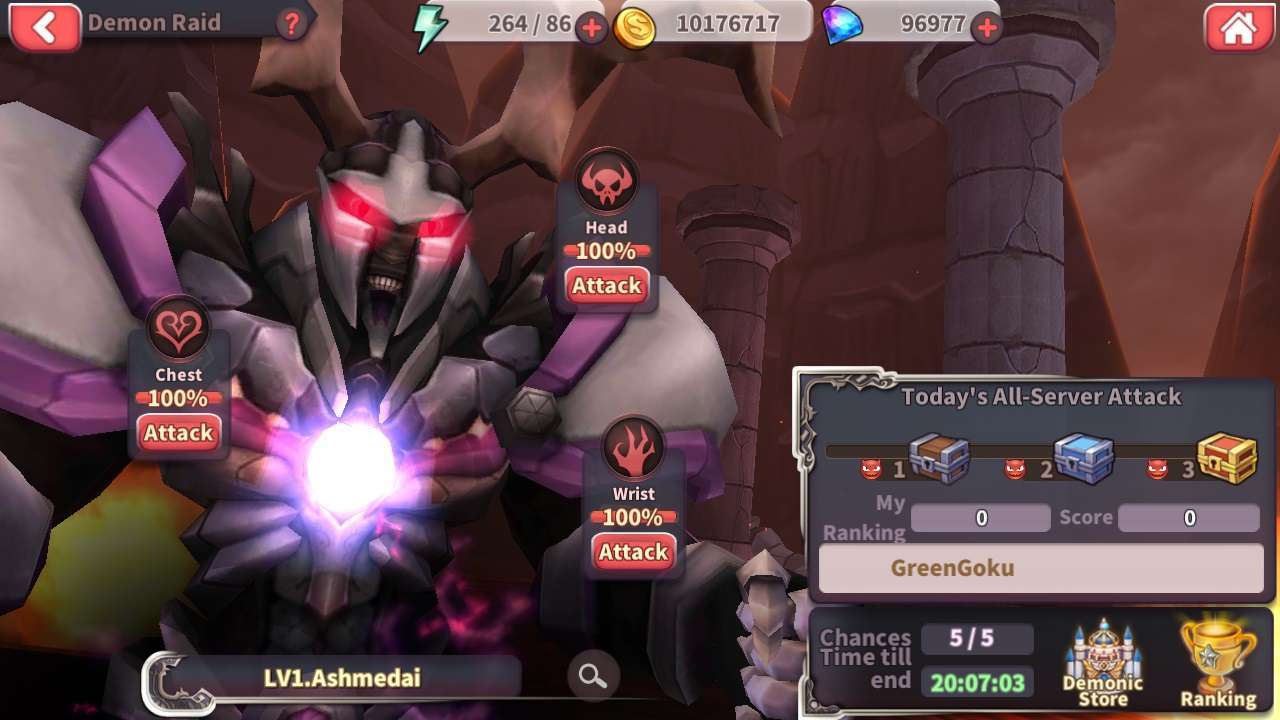Screen dimensions: 1280x720
Task: Open the Demonic Store
Action: tap(1102, 664)
